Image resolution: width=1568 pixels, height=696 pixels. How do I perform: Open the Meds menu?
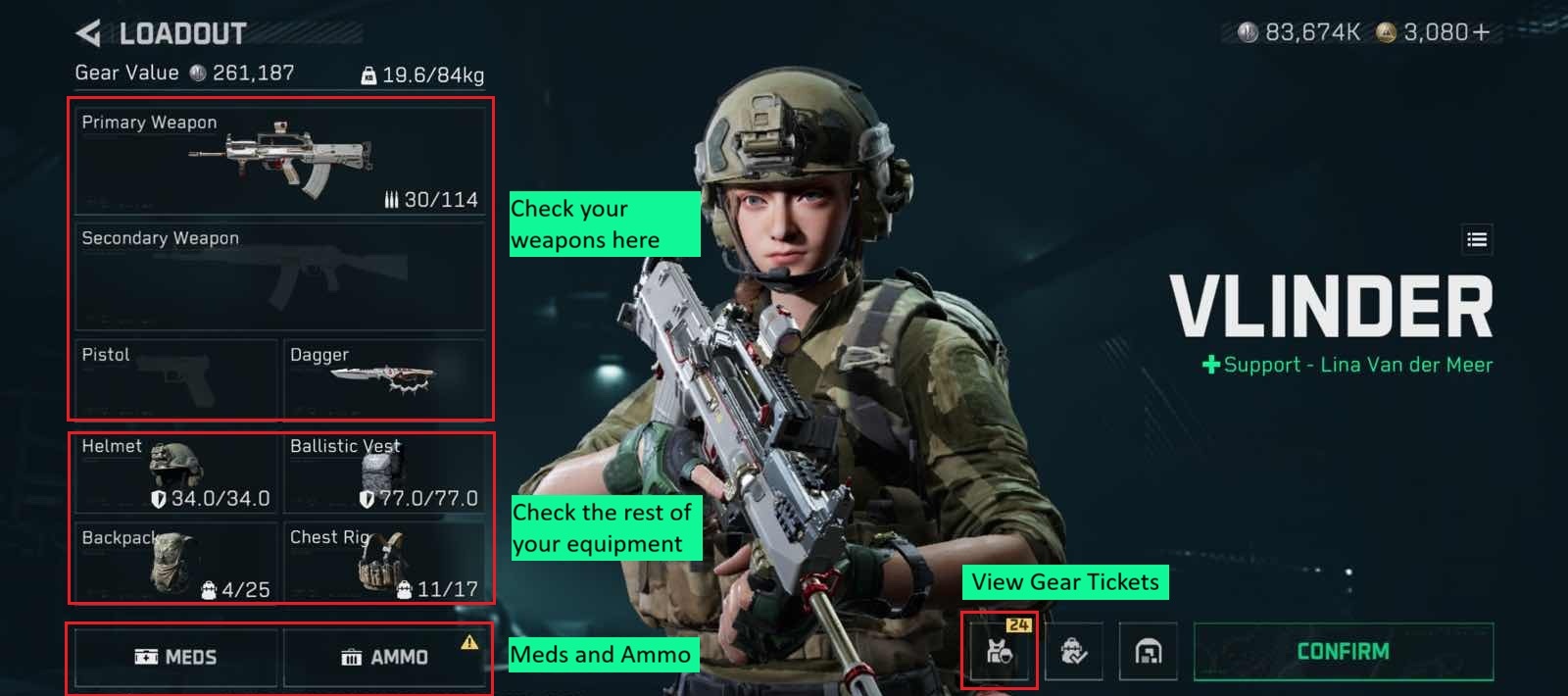(x=176, y=657)
